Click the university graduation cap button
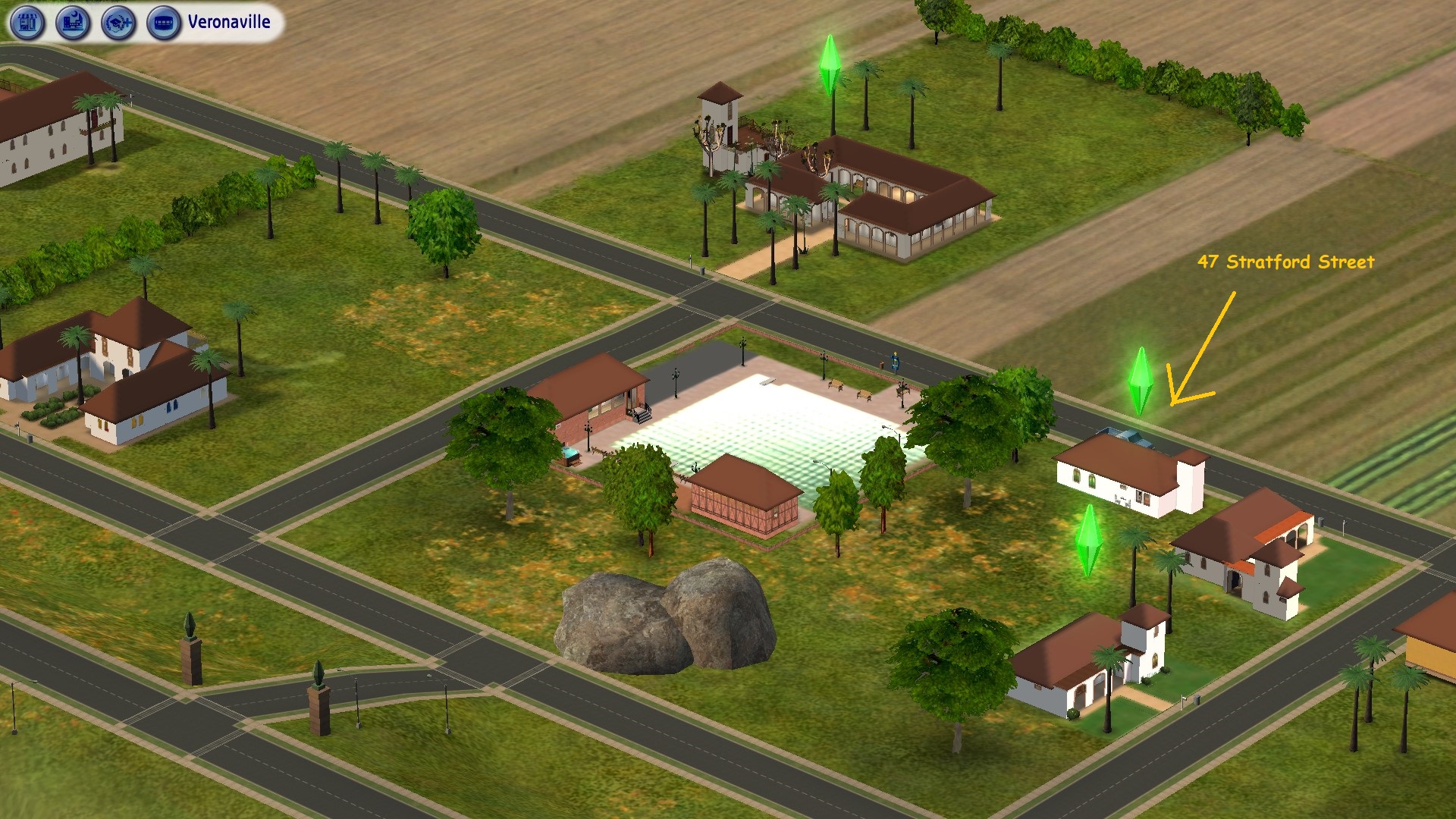 coord(118,23)
